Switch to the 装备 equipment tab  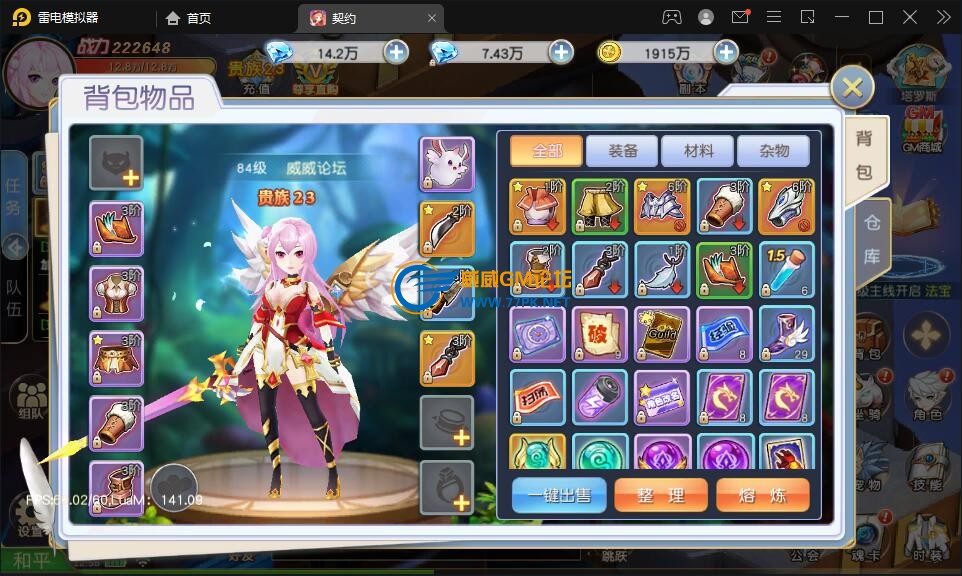[623, 151]
